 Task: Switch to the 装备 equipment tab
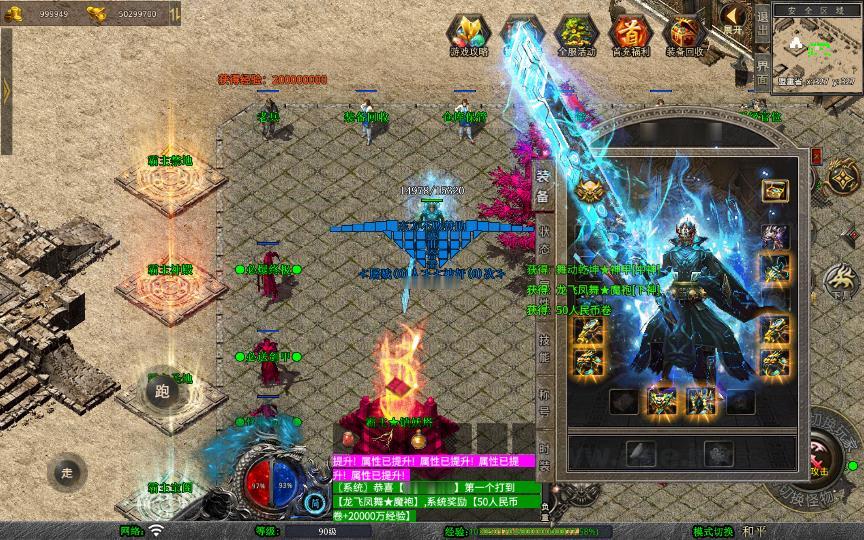543,187
